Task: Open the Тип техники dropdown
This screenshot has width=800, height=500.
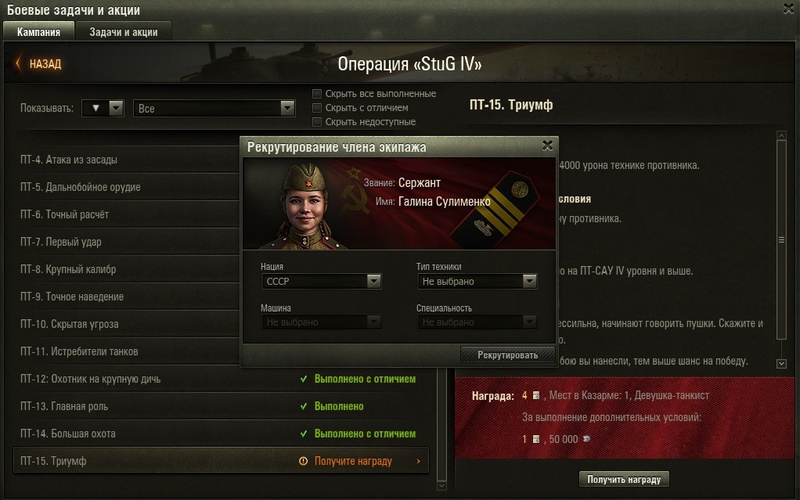Action: coord(476,282)
